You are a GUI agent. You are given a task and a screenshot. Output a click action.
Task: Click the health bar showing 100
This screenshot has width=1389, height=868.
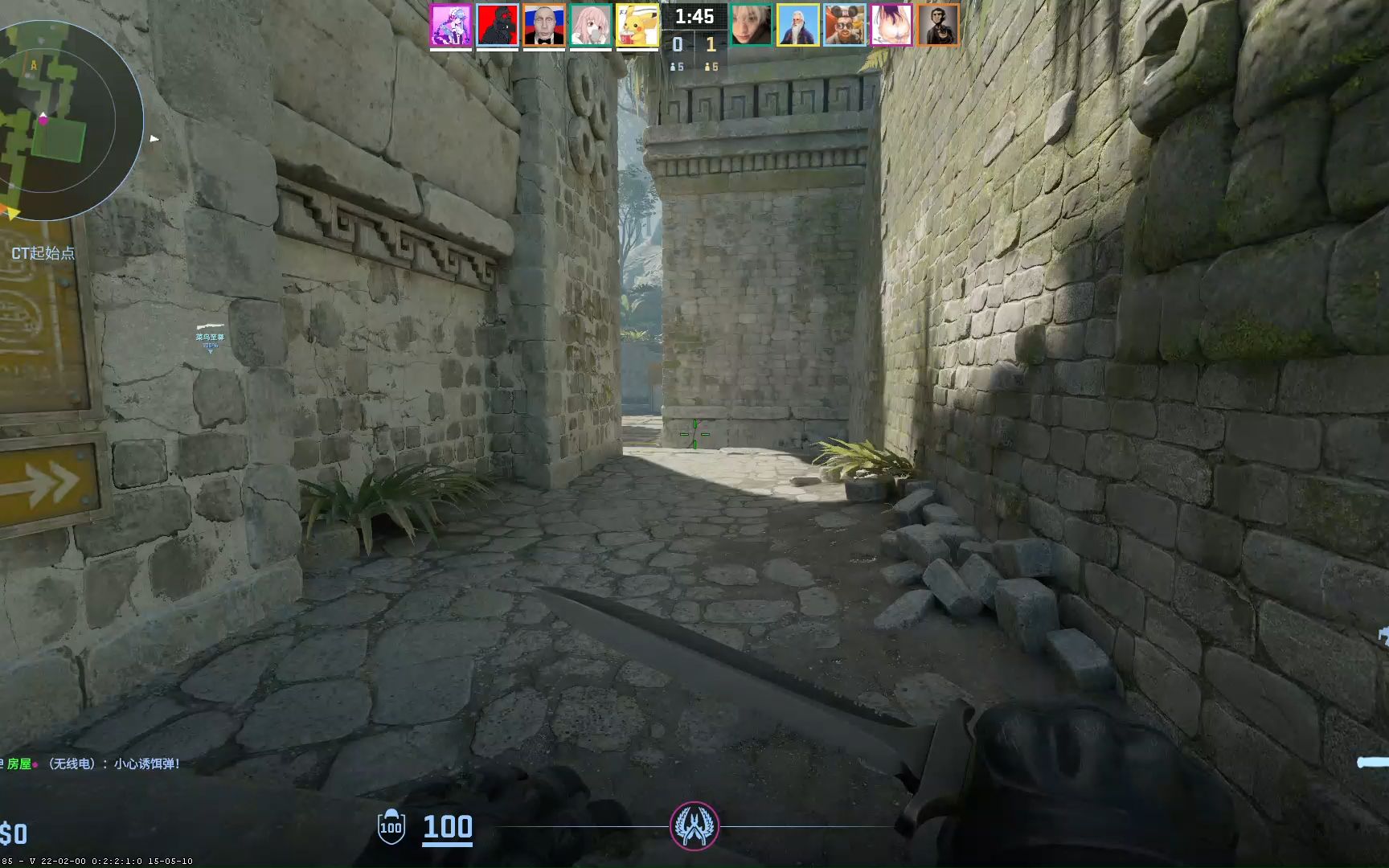[449, 825]
